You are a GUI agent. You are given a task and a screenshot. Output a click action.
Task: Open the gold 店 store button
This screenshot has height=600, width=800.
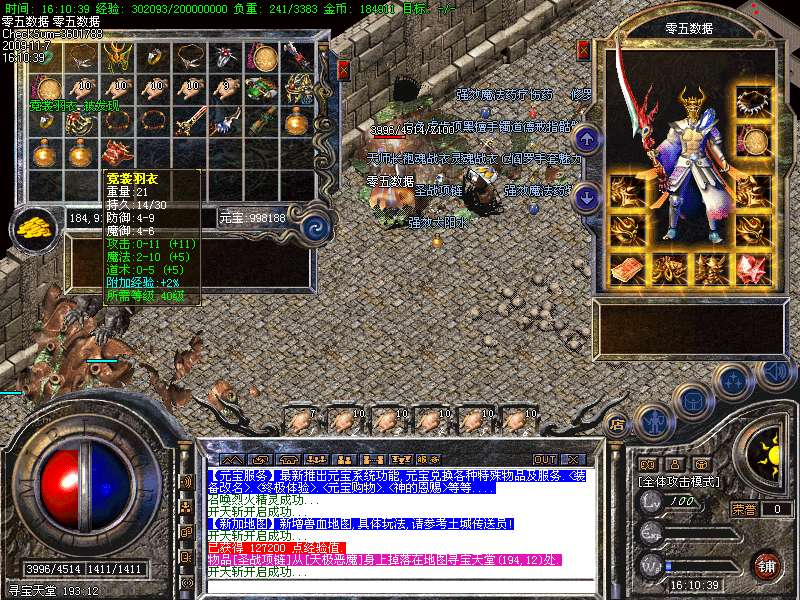click(617, 424)
